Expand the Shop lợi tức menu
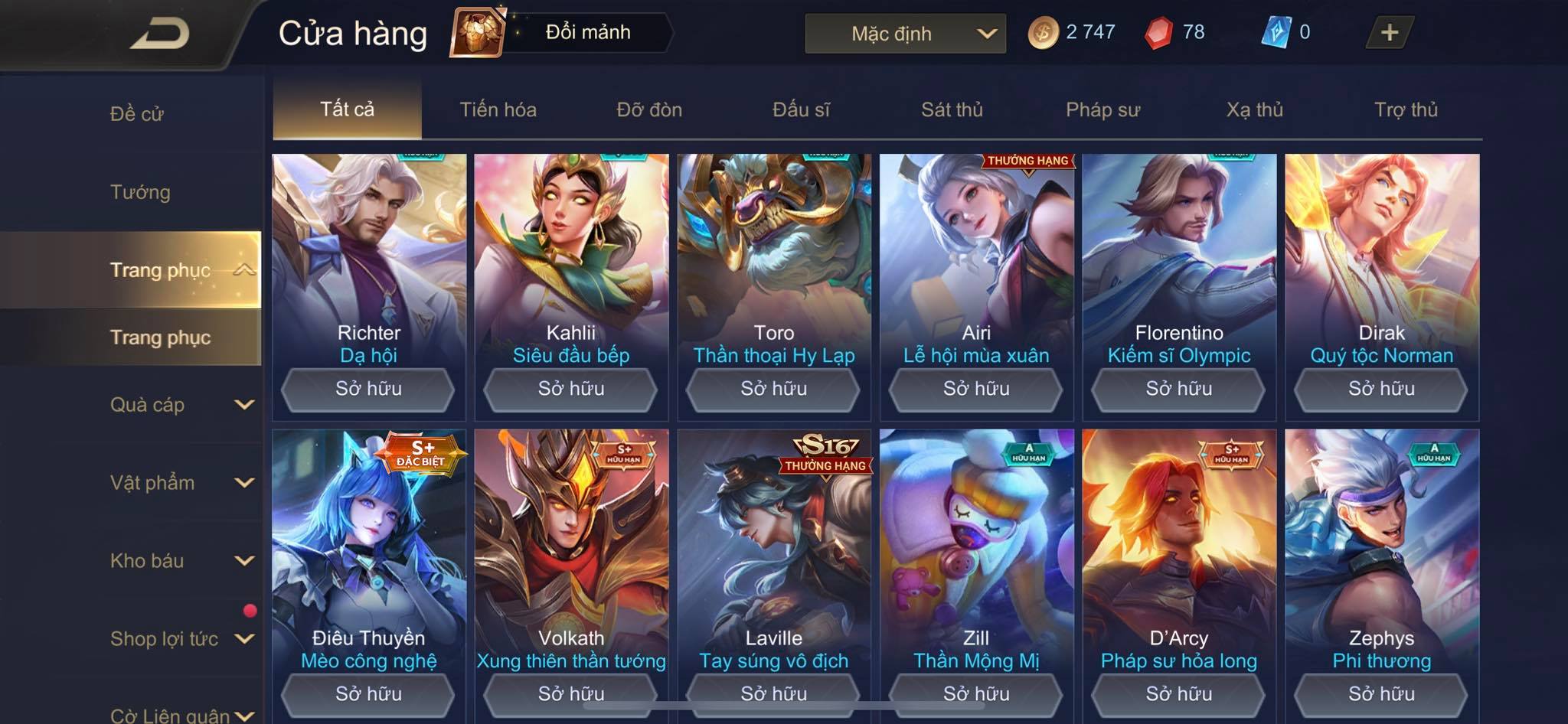Screen dimensions: 1568x724 point(181,639)
